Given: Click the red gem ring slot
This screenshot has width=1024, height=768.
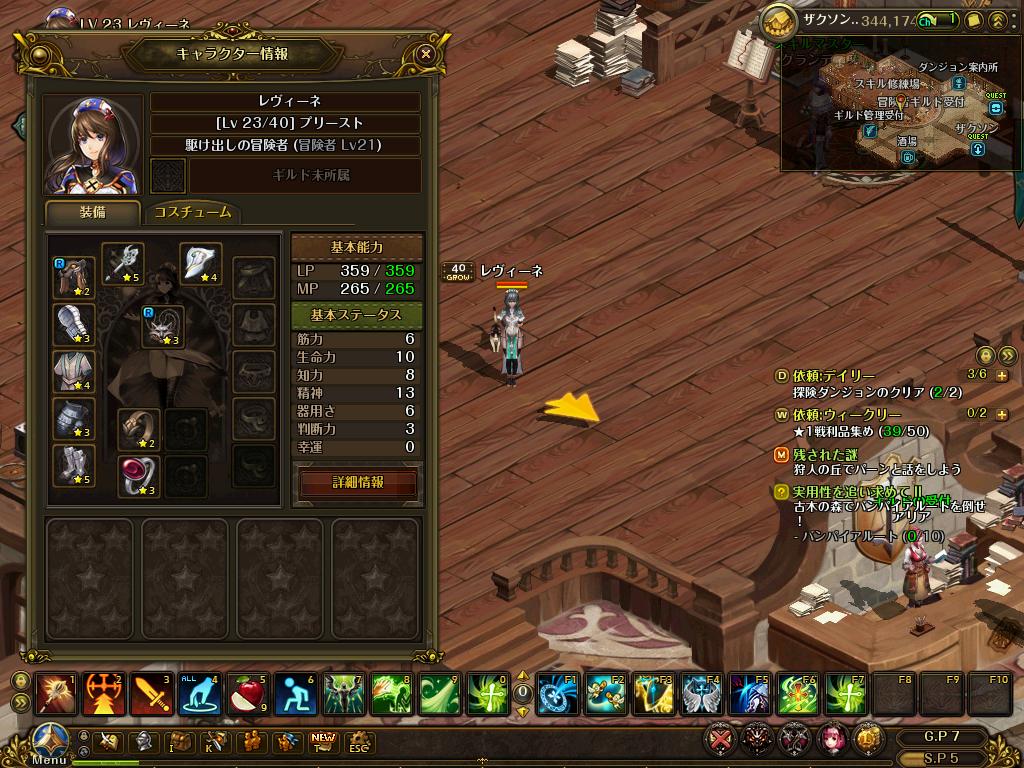Looking at the screenshot, I should click(139, 476).
